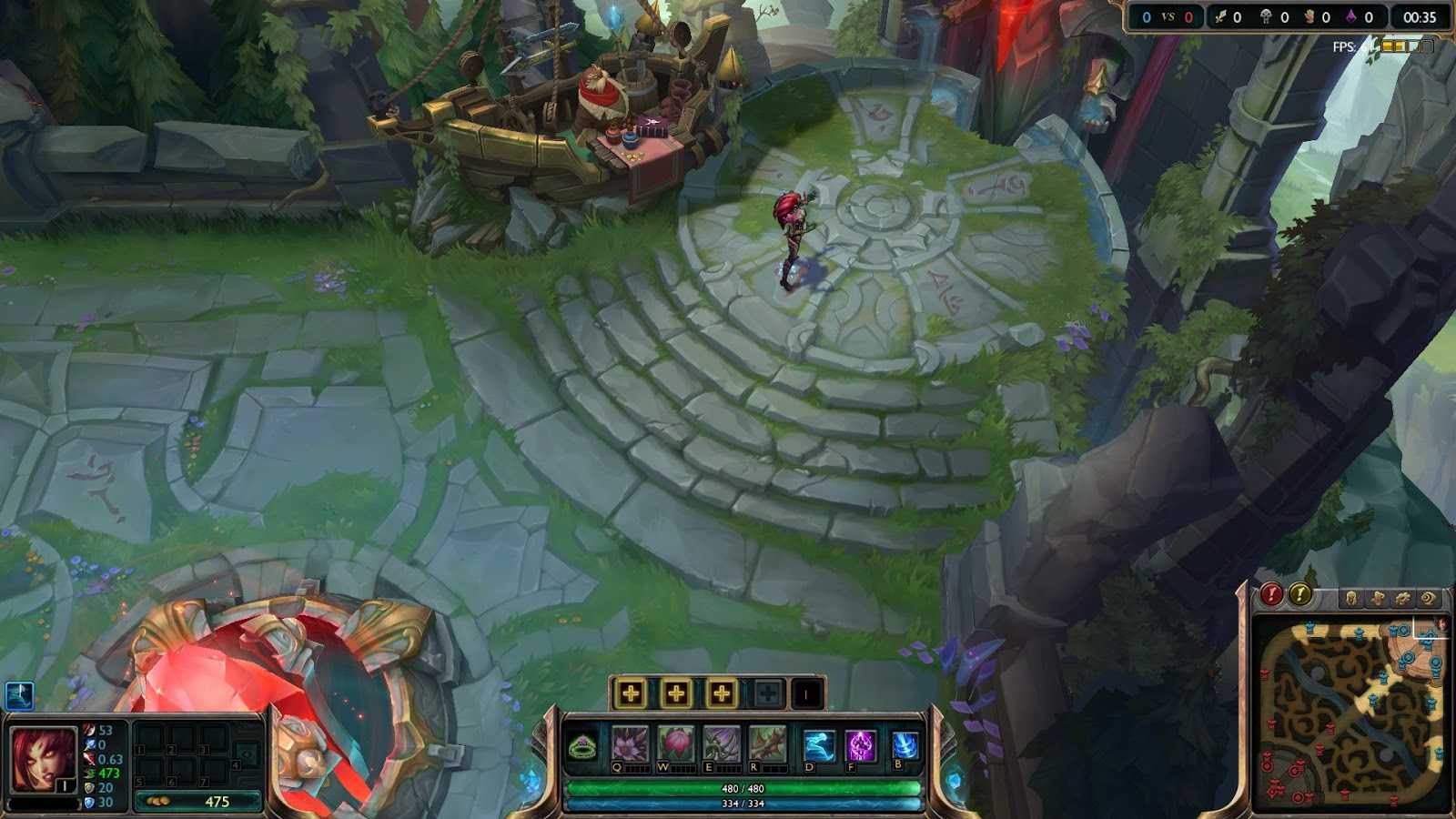Click the match timer showing 00:35
Image resolution: width=1456 pixels, height=819 pixels.
(x=1420, y=15)
